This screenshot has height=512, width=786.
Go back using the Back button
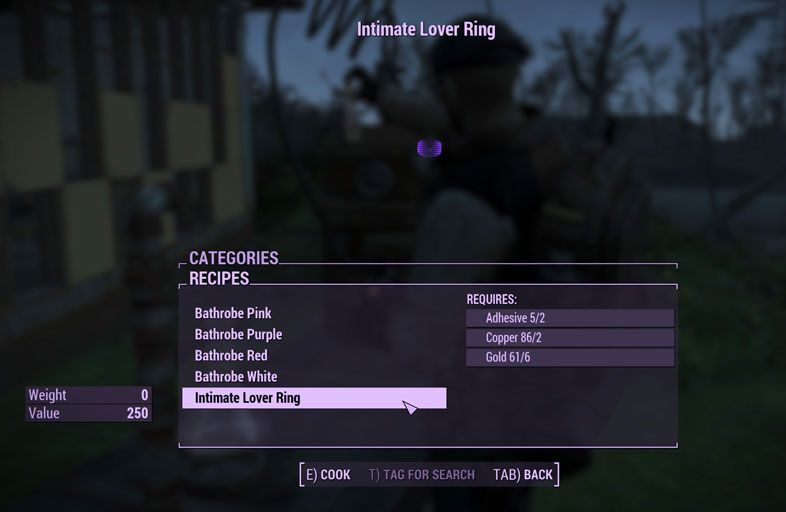(523, 474)
